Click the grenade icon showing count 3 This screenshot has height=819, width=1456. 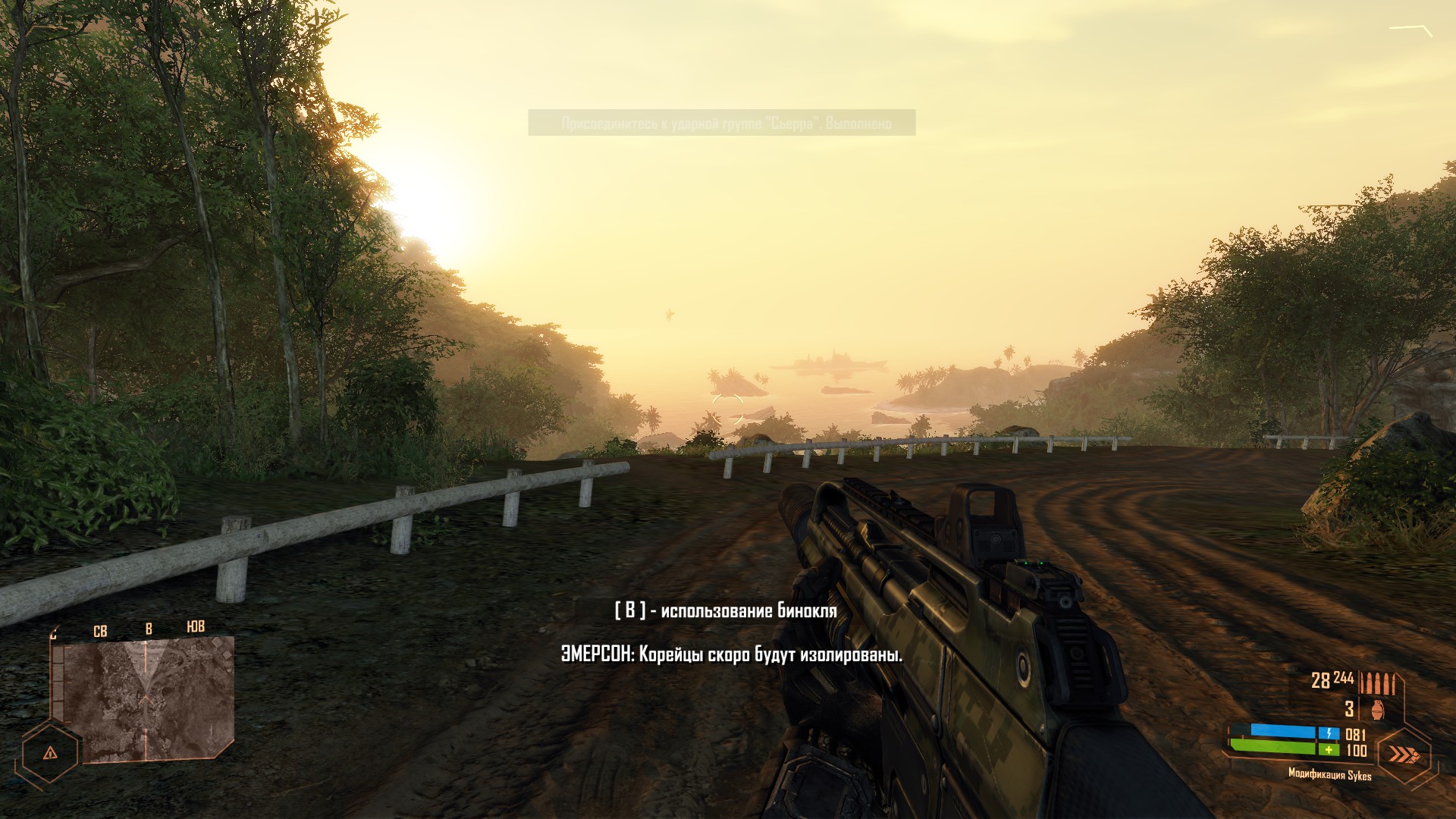click(x=1378, y=709)
